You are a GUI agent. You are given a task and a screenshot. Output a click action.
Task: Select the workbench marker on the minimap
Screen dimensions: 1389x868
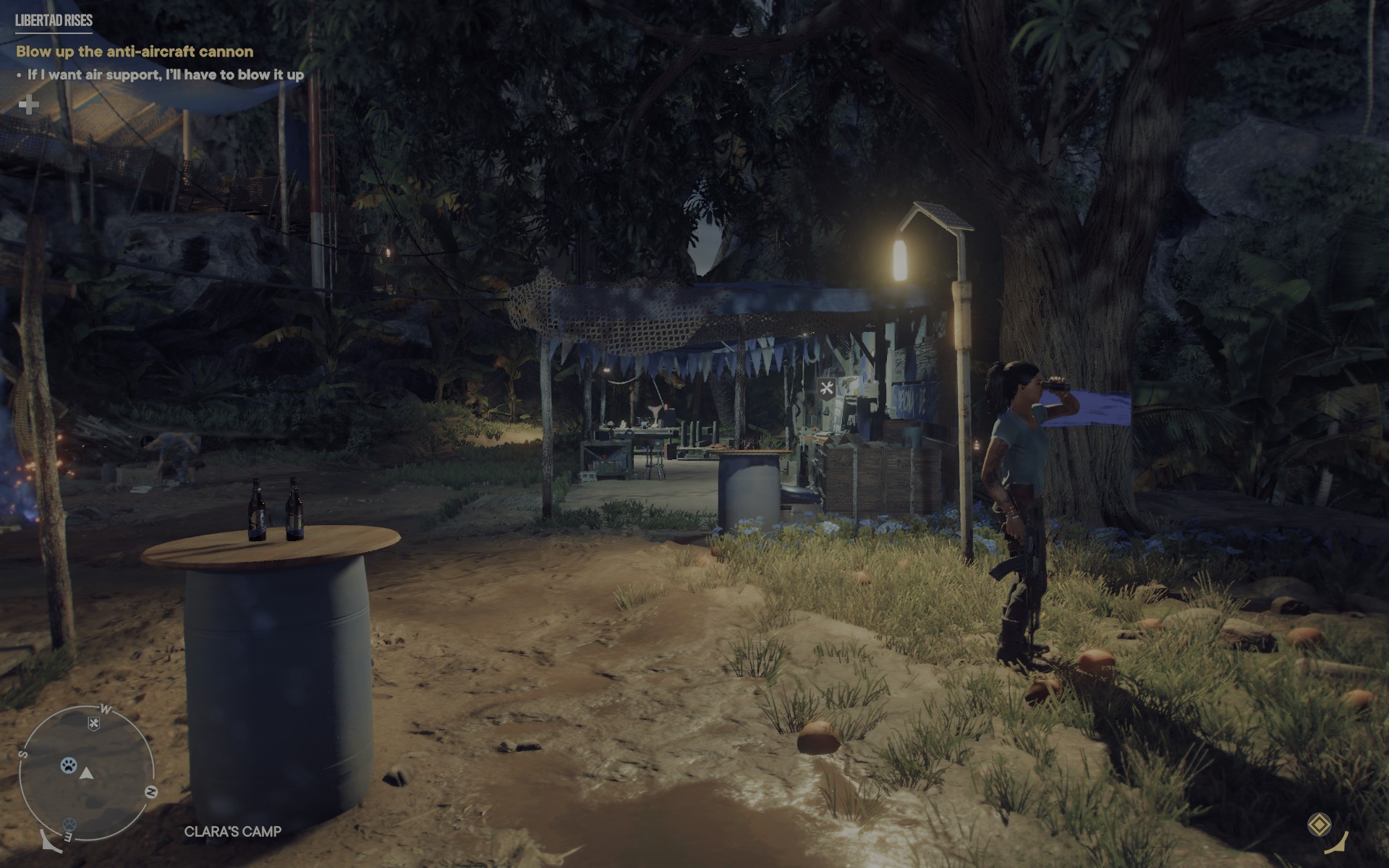pyautogui.click(x=93, y=723)
